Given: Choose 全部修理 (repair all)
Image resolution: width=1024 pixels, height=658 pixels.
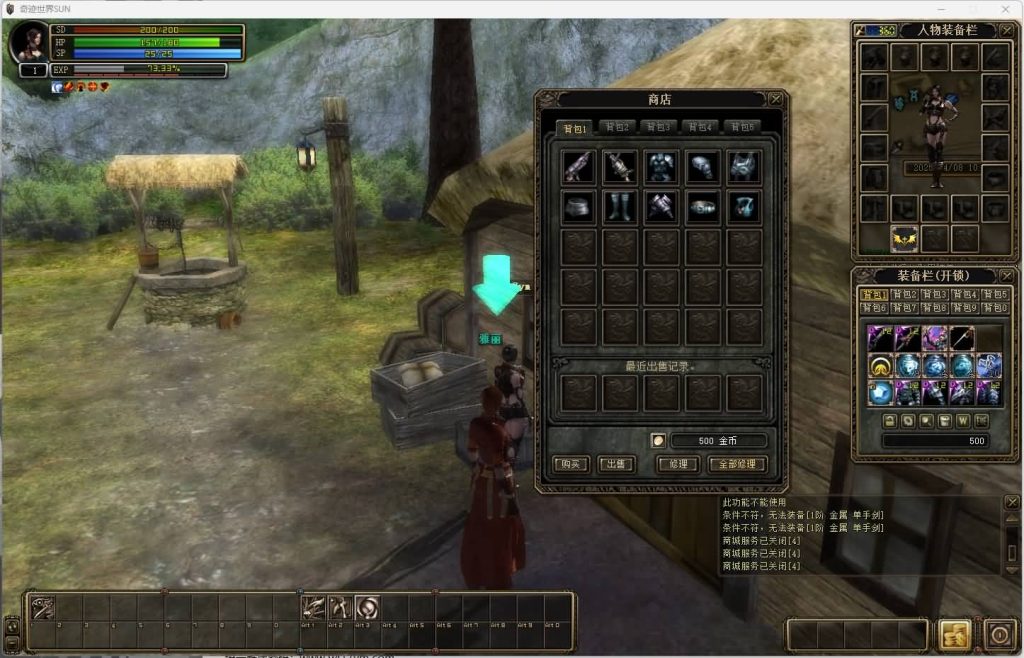Looking at the screenshot, I should [737, 464].
